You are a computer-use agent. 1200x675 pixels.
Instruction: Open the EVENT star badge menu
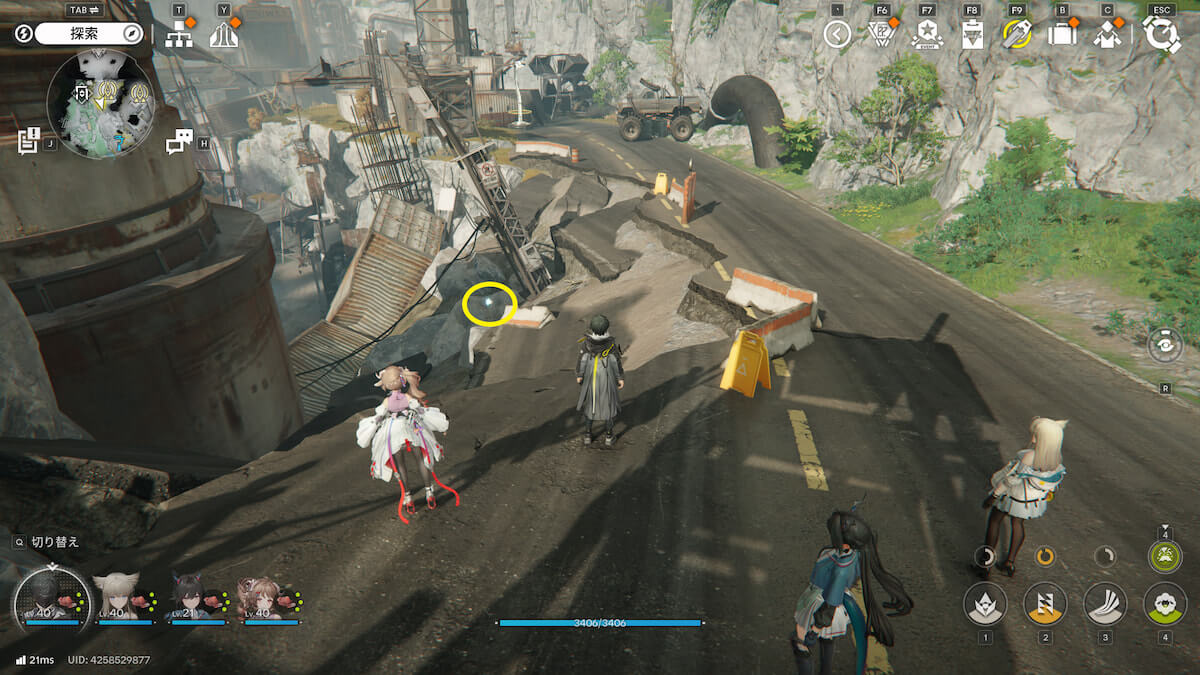pos(927,35)
